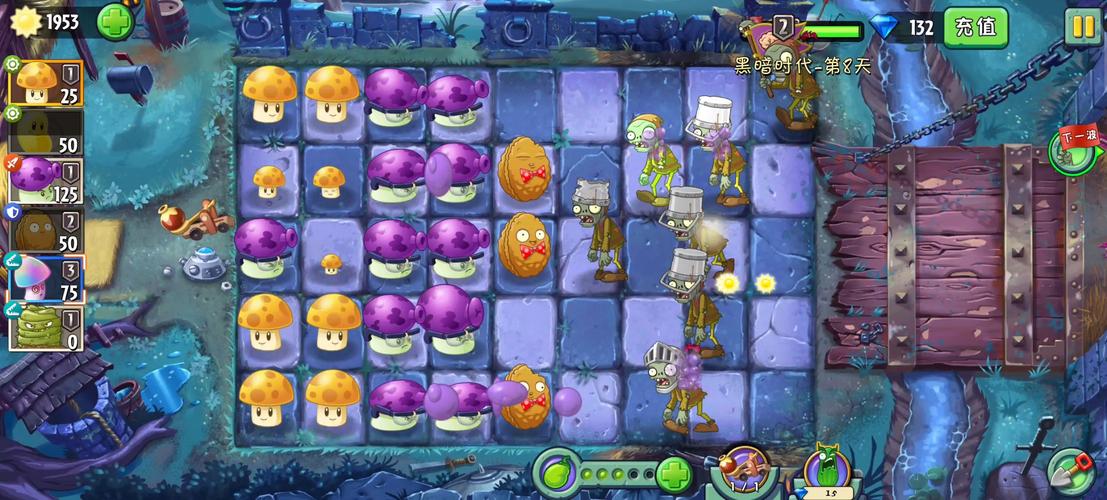Tap the green 充值 recharge button

(975, 27)
